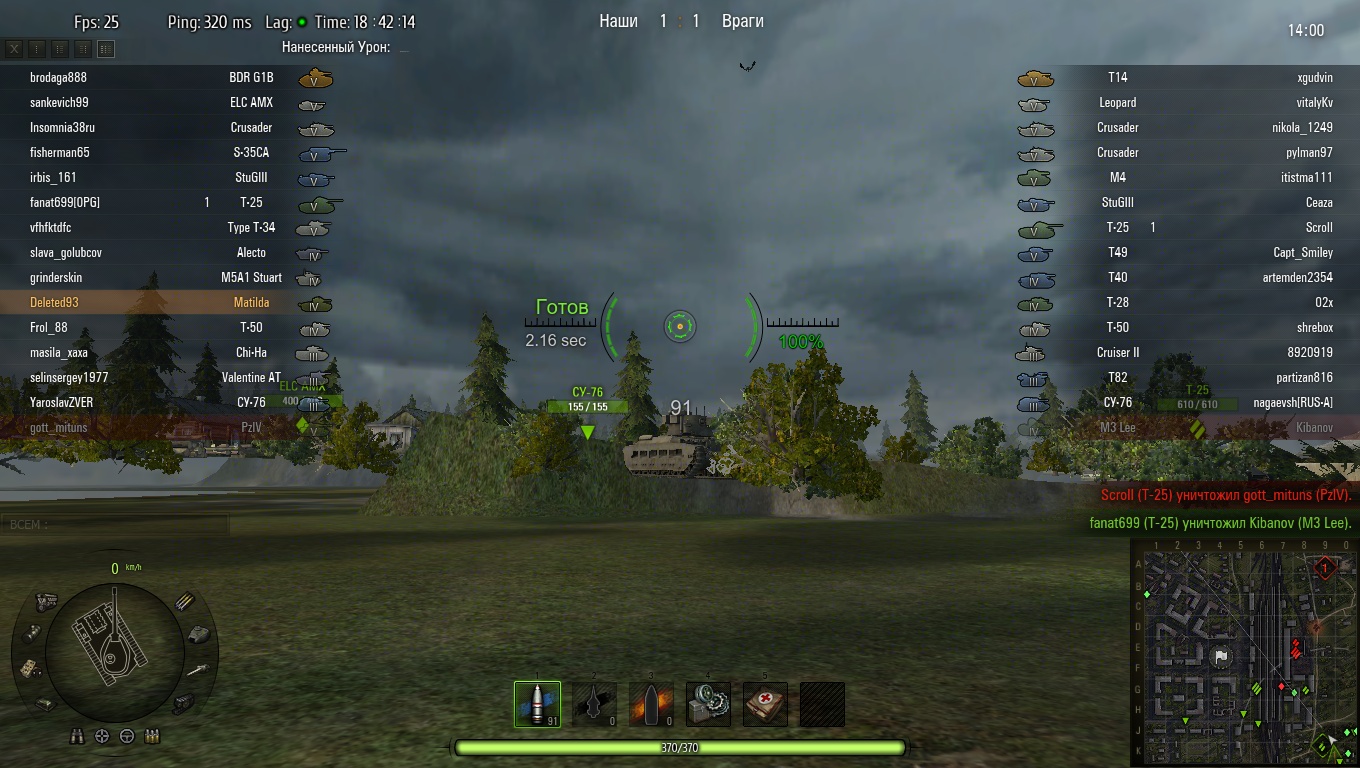This screenshot has height=768, width=1360.
Task: Click the steering wheel driver icon
Action: 127,737
